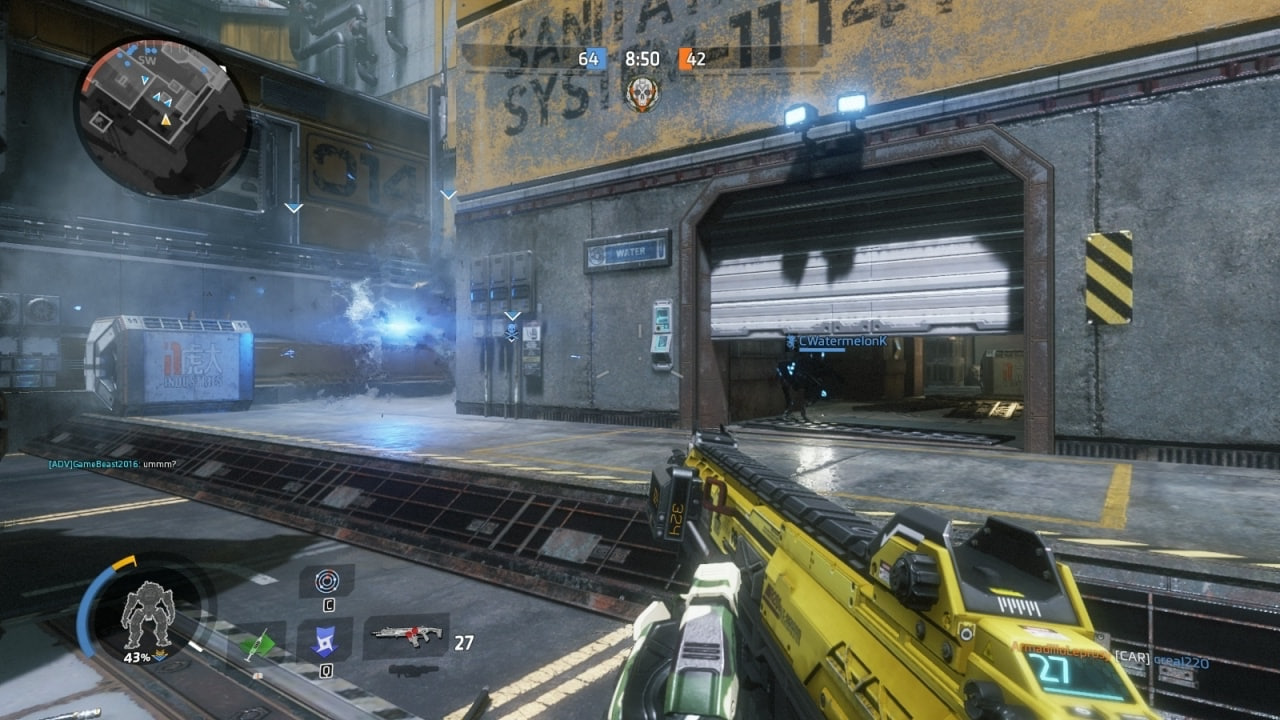Open the GameBeast2016 chat message

coord(112,464)
